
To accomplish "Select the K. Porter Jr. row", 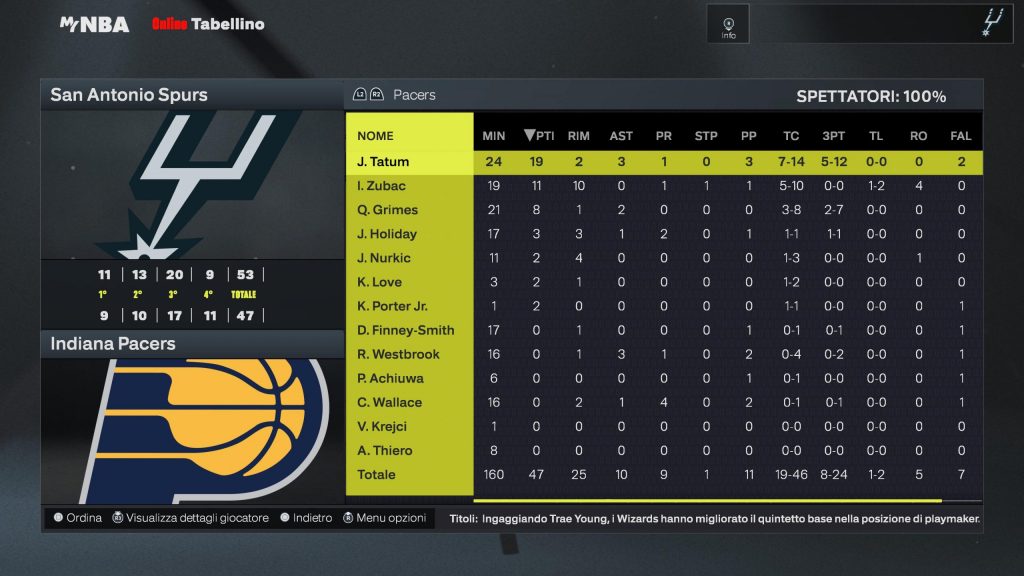I will coord(392,306).
